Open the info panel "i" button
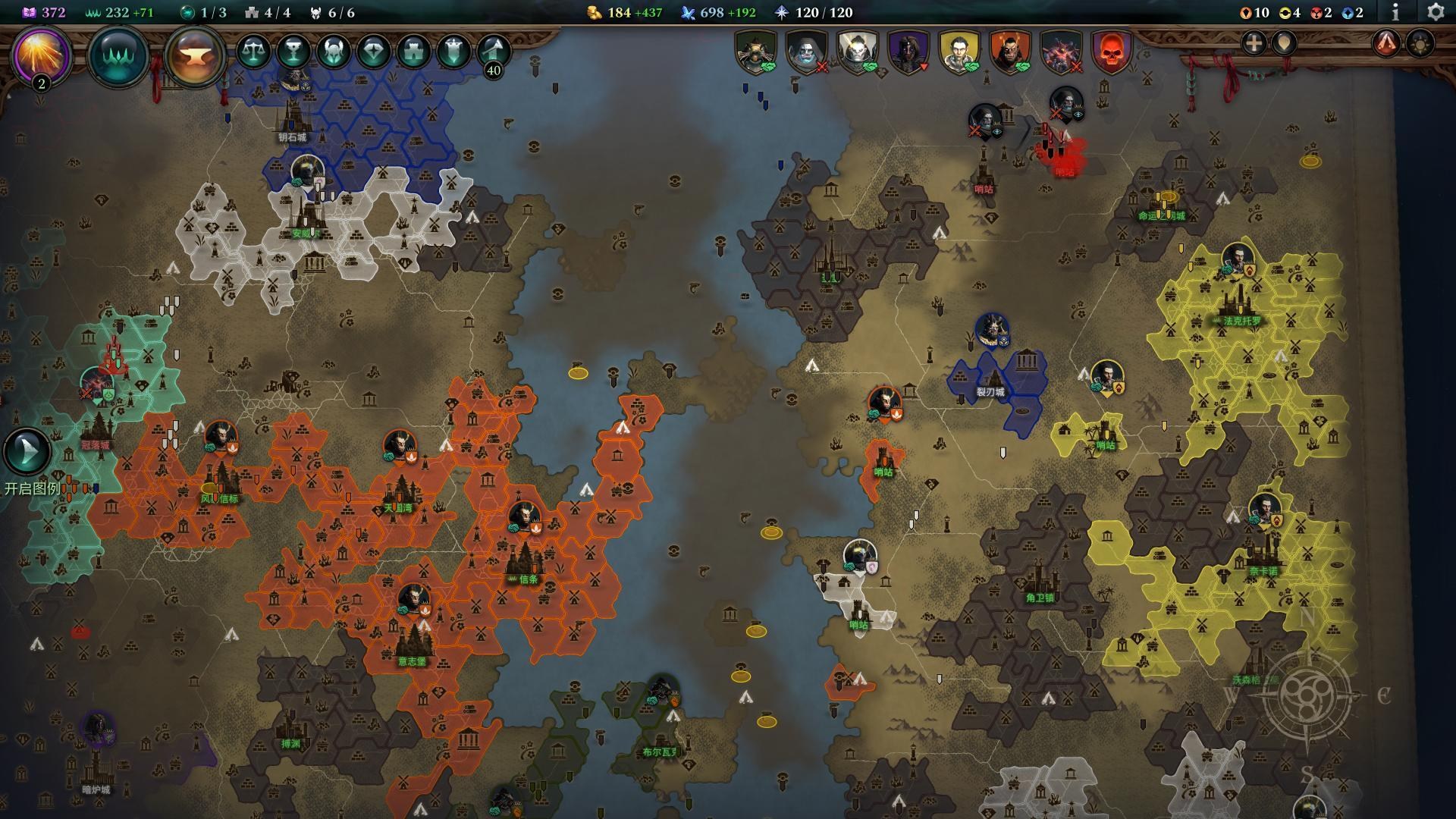Viewport: 1456px width, 819px height. [x=1395, y=12]
